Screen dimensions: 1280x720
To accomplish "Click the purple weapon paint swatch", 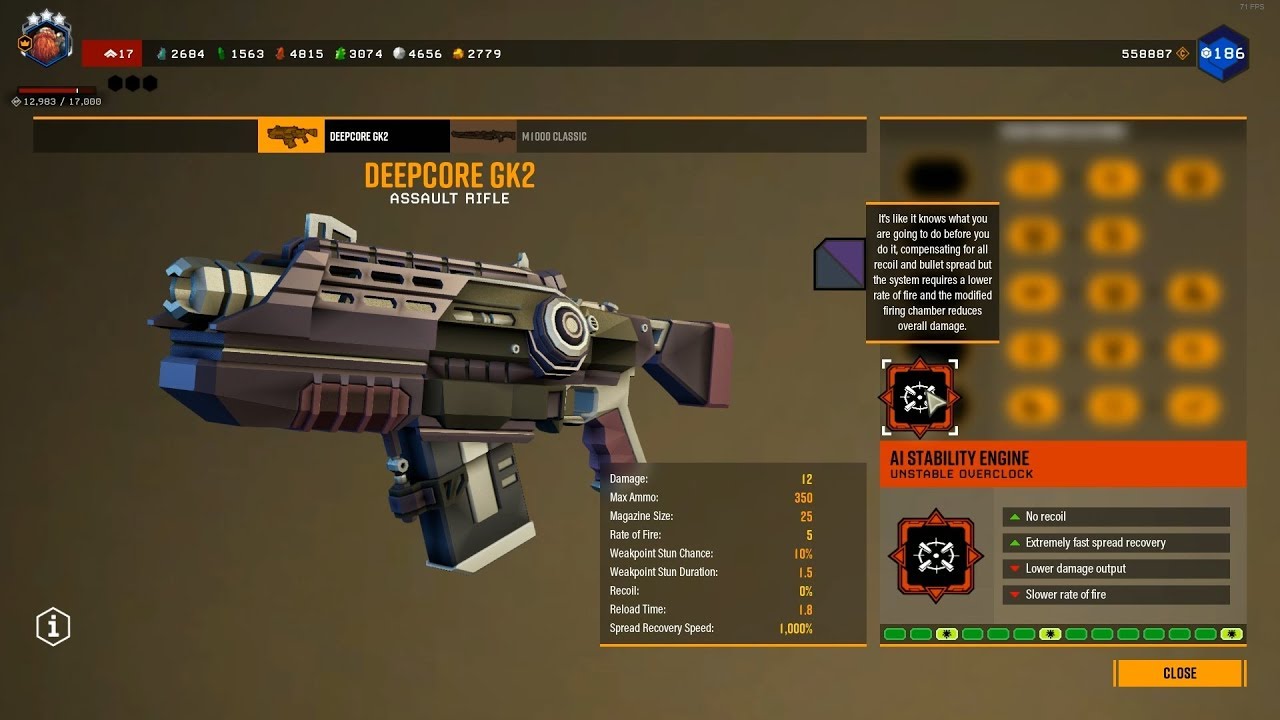I will 839,264.
